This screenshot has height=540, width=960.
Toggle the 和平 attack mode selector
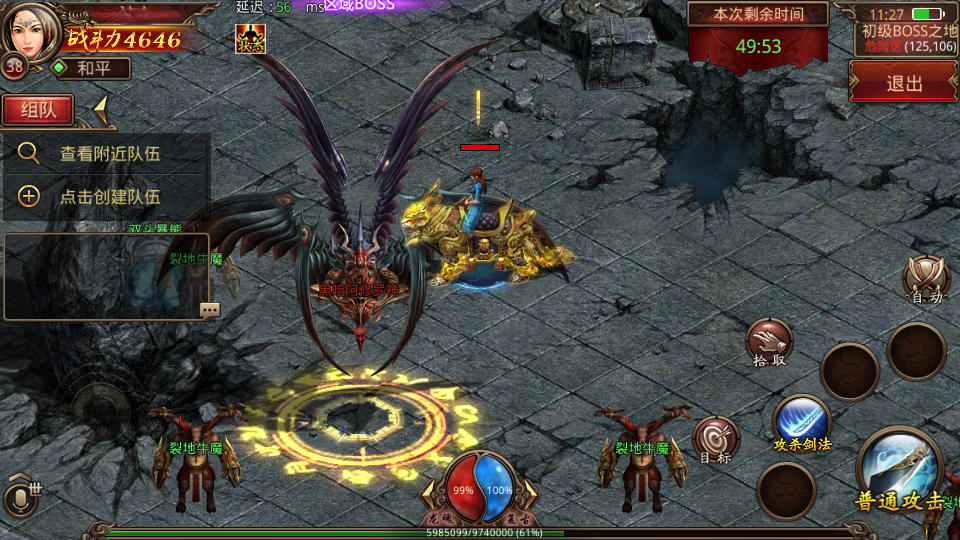tap(90, 68)
